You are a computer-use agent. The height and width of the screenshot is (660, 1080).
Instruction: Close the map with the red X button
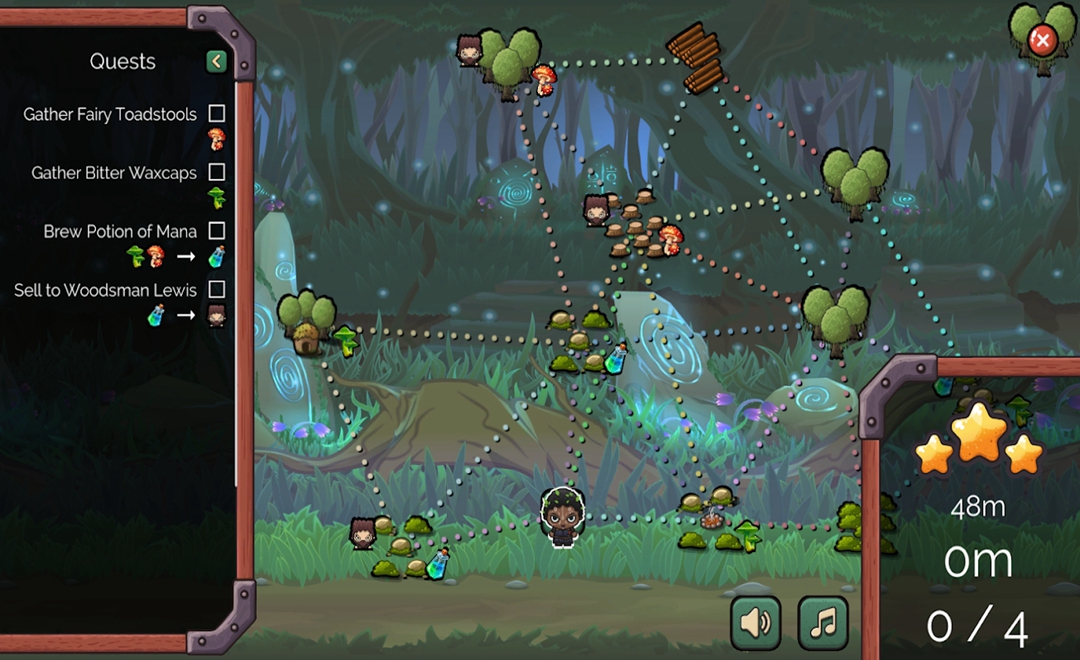[x=1042, y=41]
